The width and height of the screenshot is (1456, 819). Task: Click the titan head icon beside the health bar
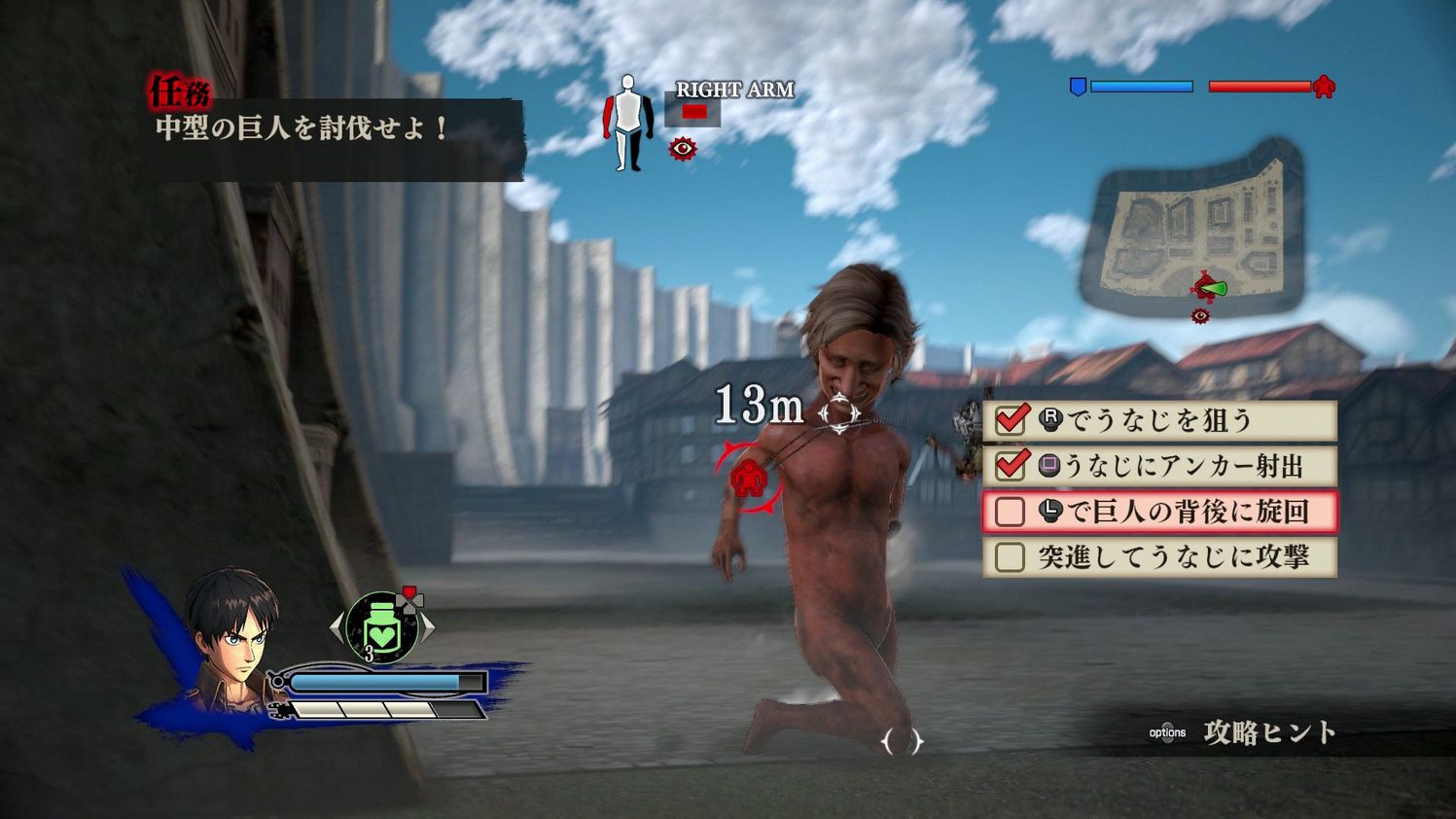(1323, 87)
